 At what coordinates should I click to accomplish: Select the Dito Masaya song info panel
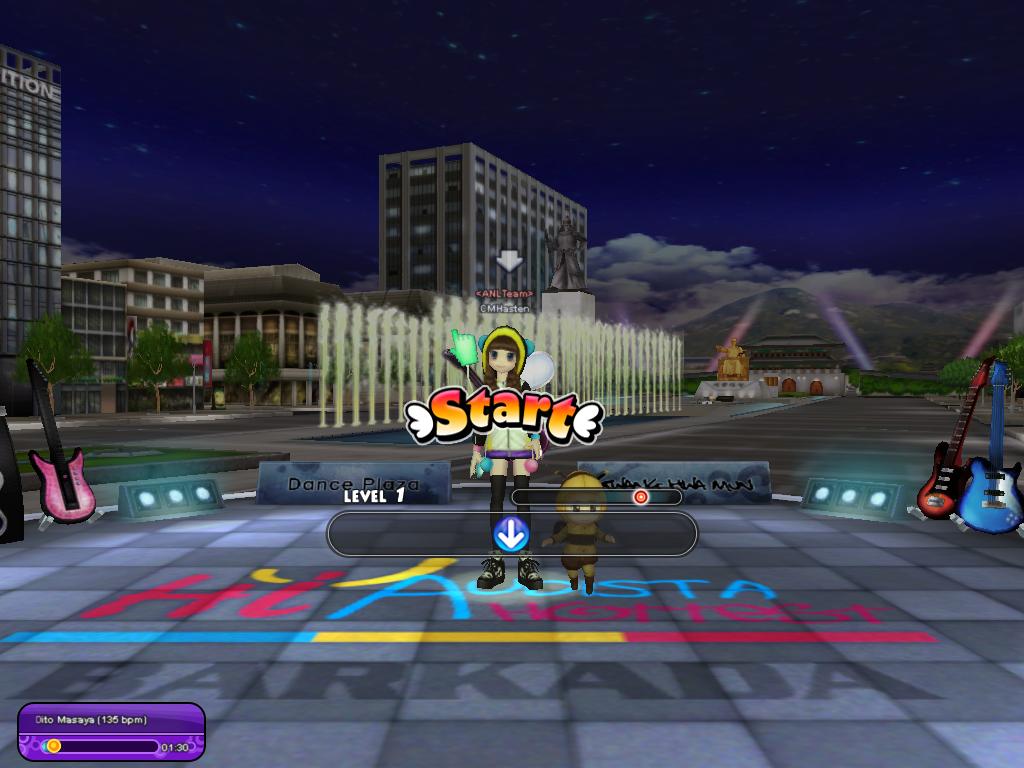point(111,732)
